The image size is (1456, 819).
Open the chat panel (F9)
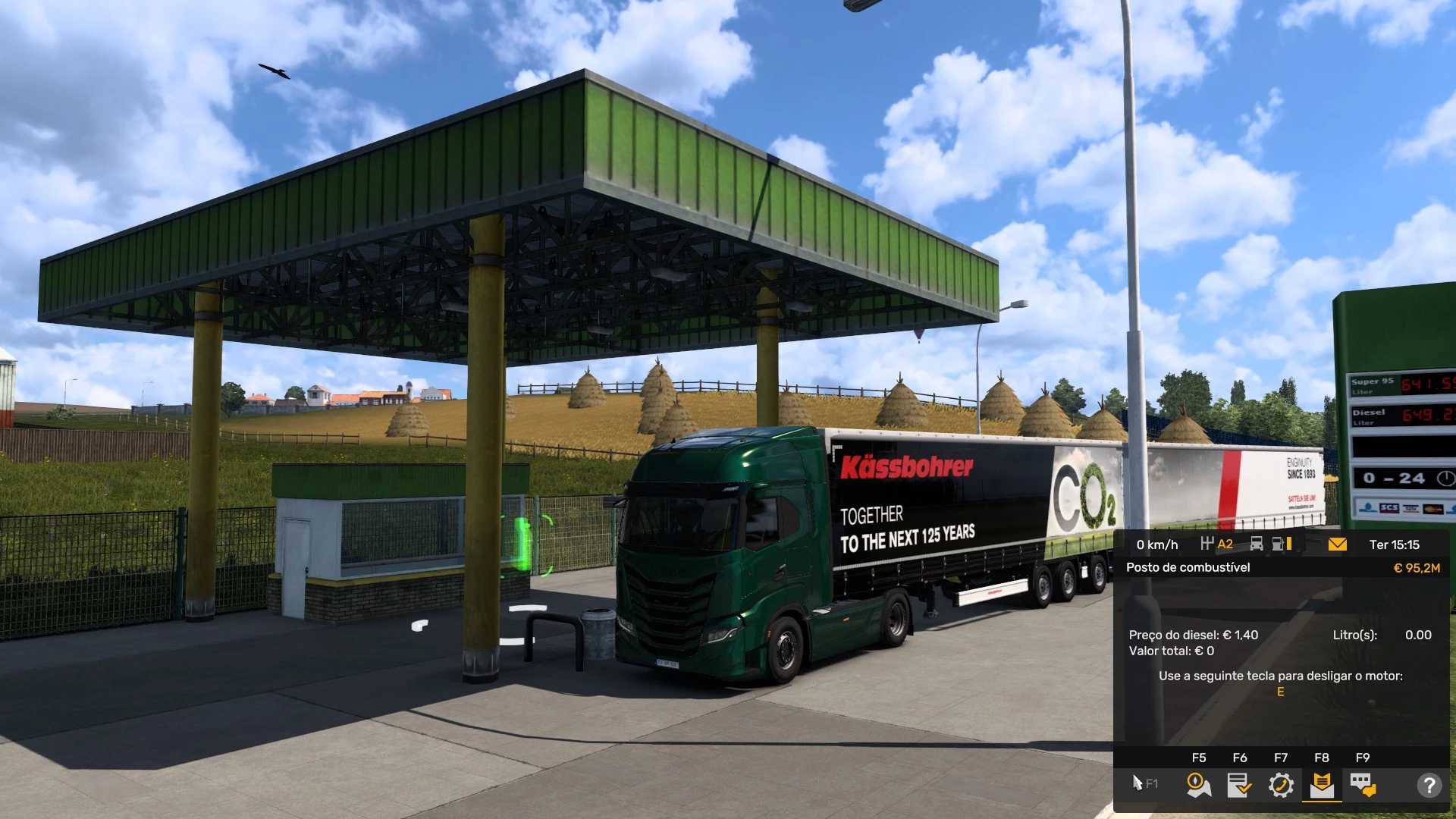click(1363, 785)
